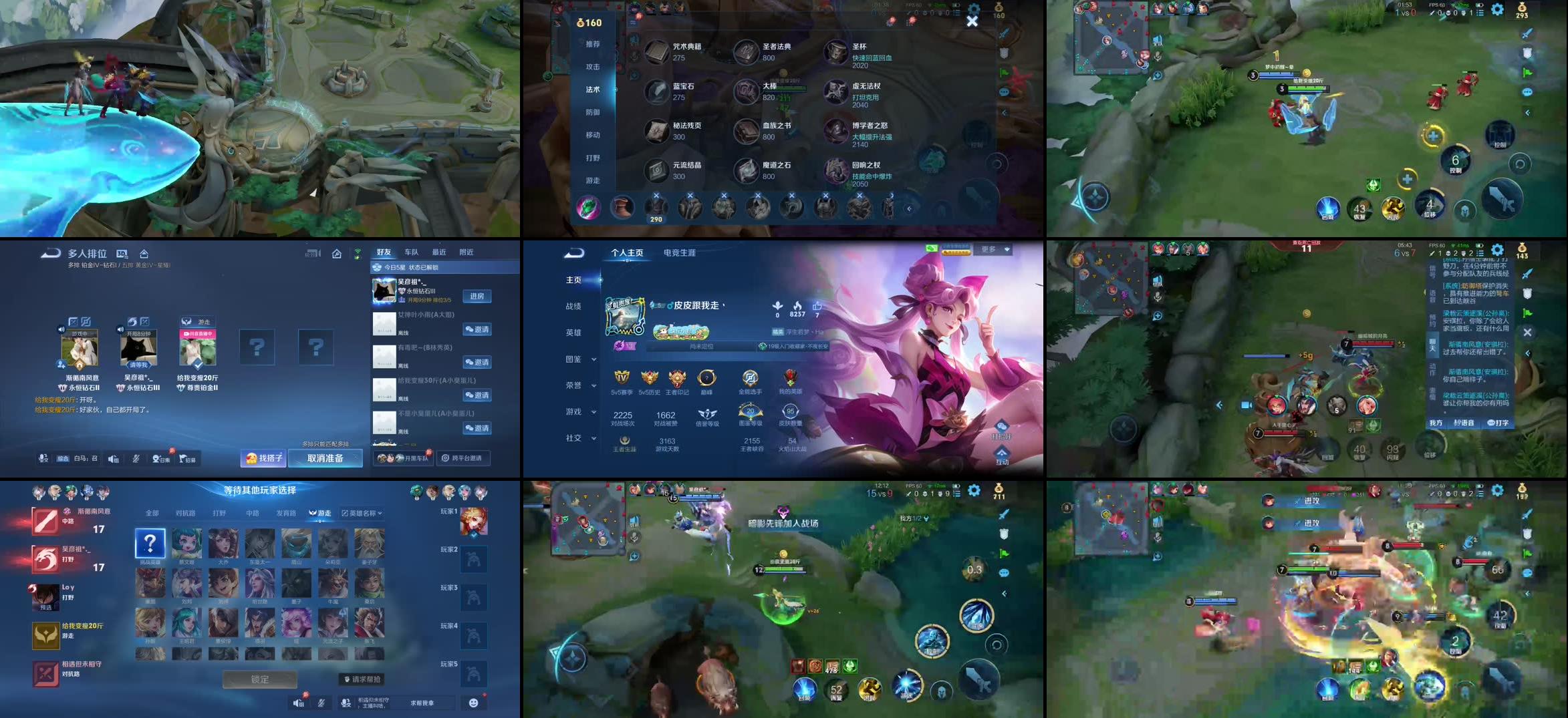This screenshot has width=1568, height=718.
Task: Collapse the chat panel with the side chevron
Action: (1527, 354)
